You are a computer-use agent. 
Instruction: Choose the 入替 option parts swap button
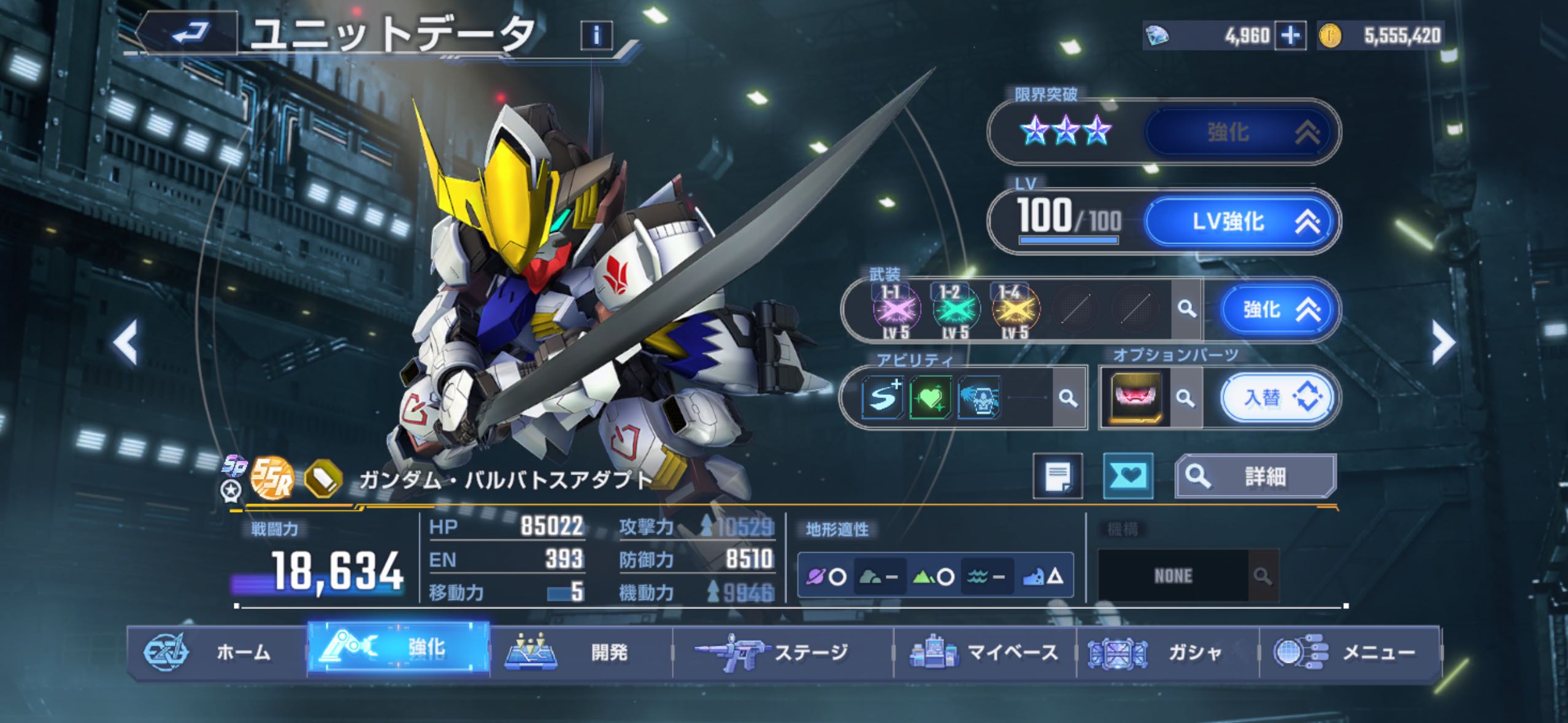pos(1277,398)
